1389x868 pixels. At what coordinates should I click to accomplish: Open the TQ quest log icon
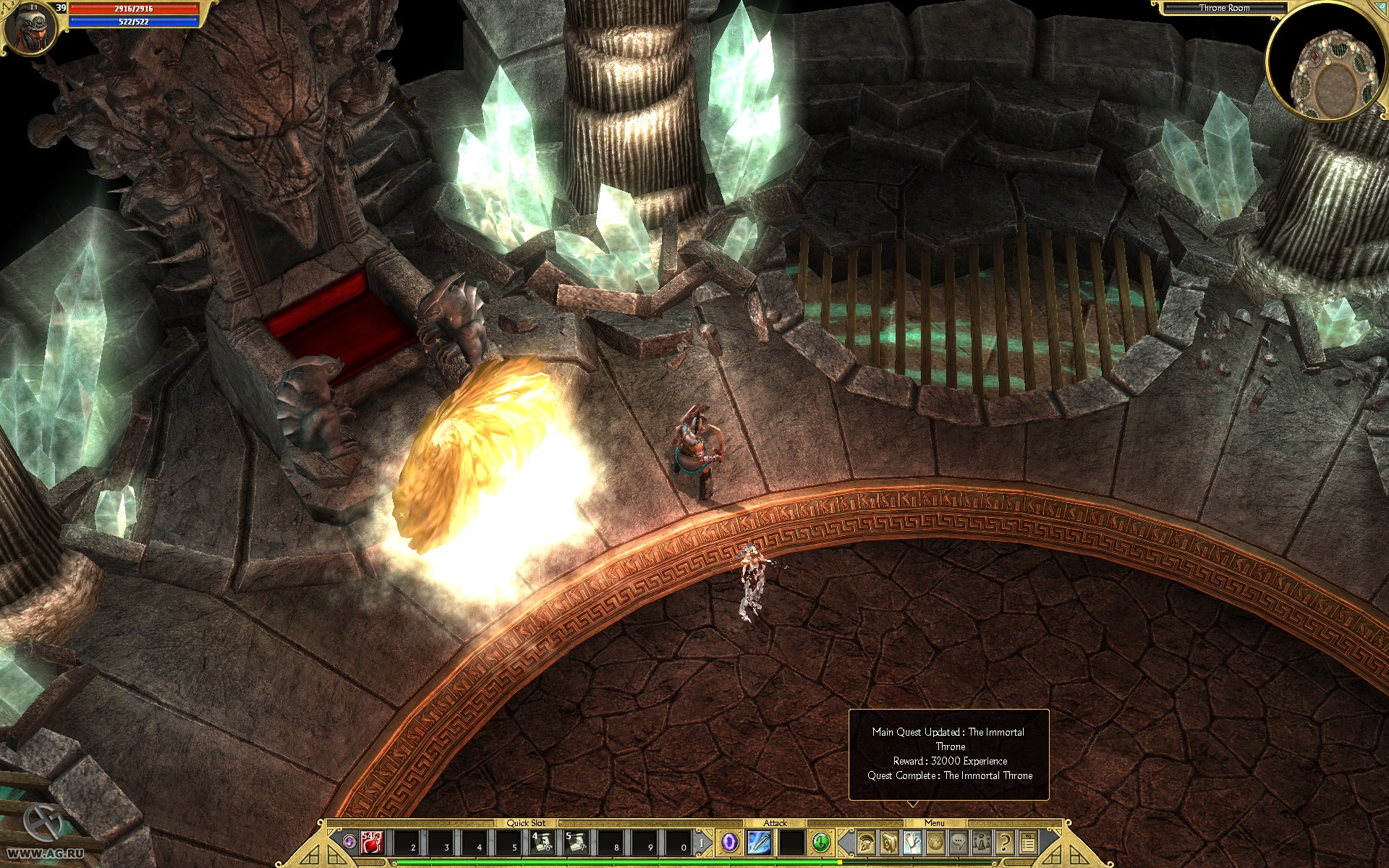[1028, 843]
